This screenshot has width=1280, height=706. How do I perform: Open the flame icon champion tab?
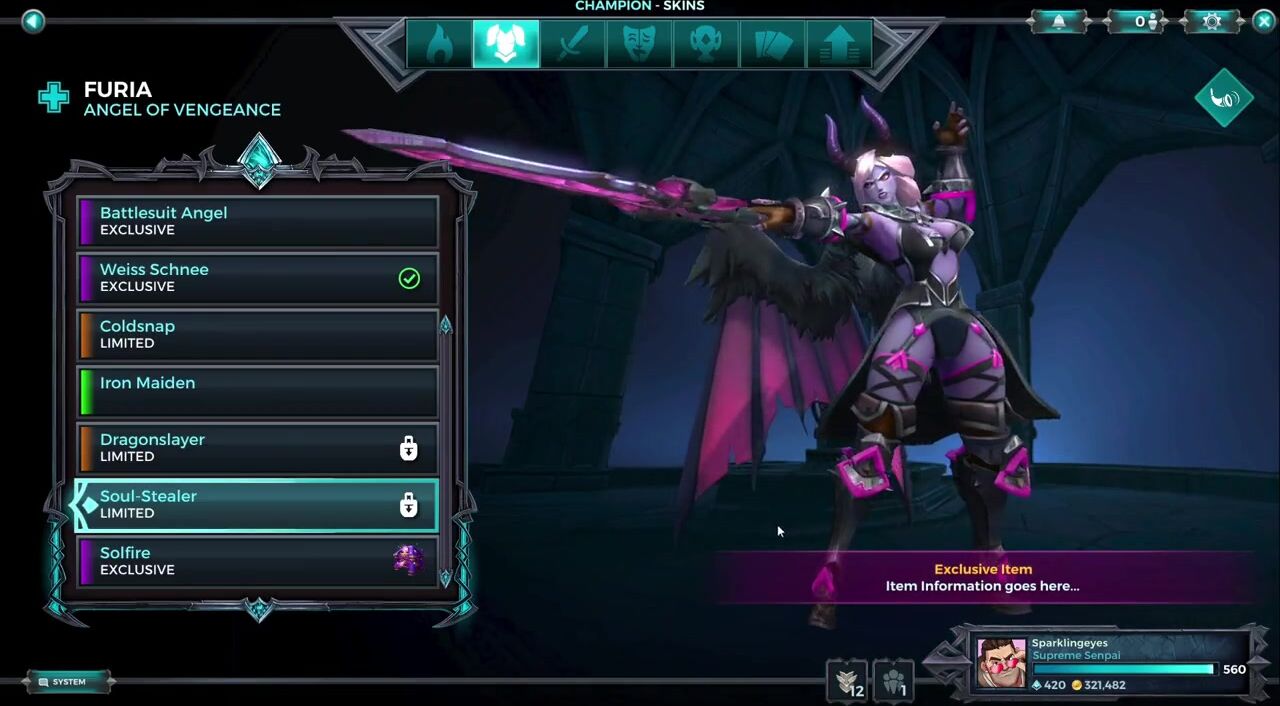coord(439,45)
